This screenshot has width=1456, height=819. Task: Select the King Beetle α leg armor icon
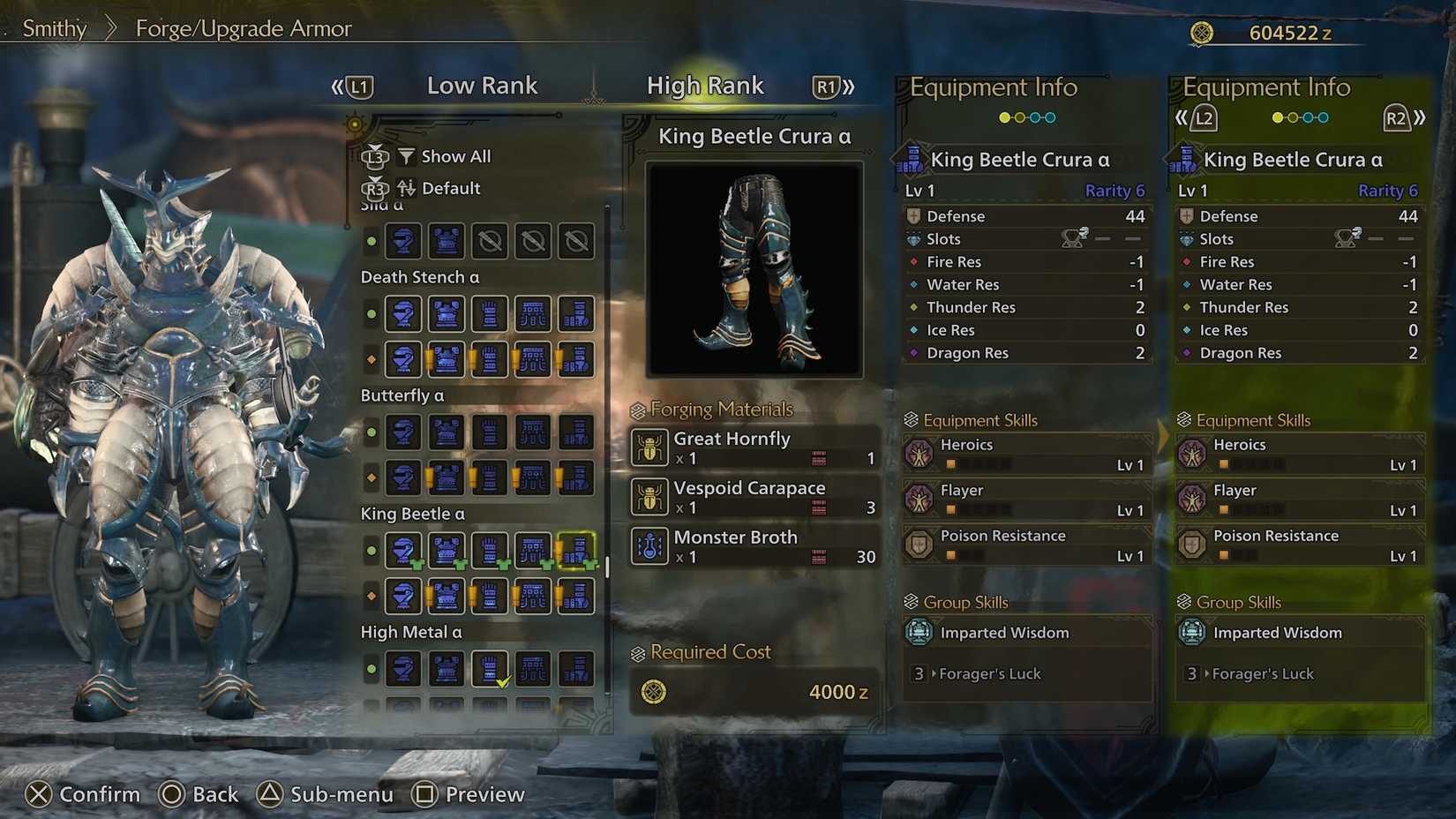click(575, 549)
